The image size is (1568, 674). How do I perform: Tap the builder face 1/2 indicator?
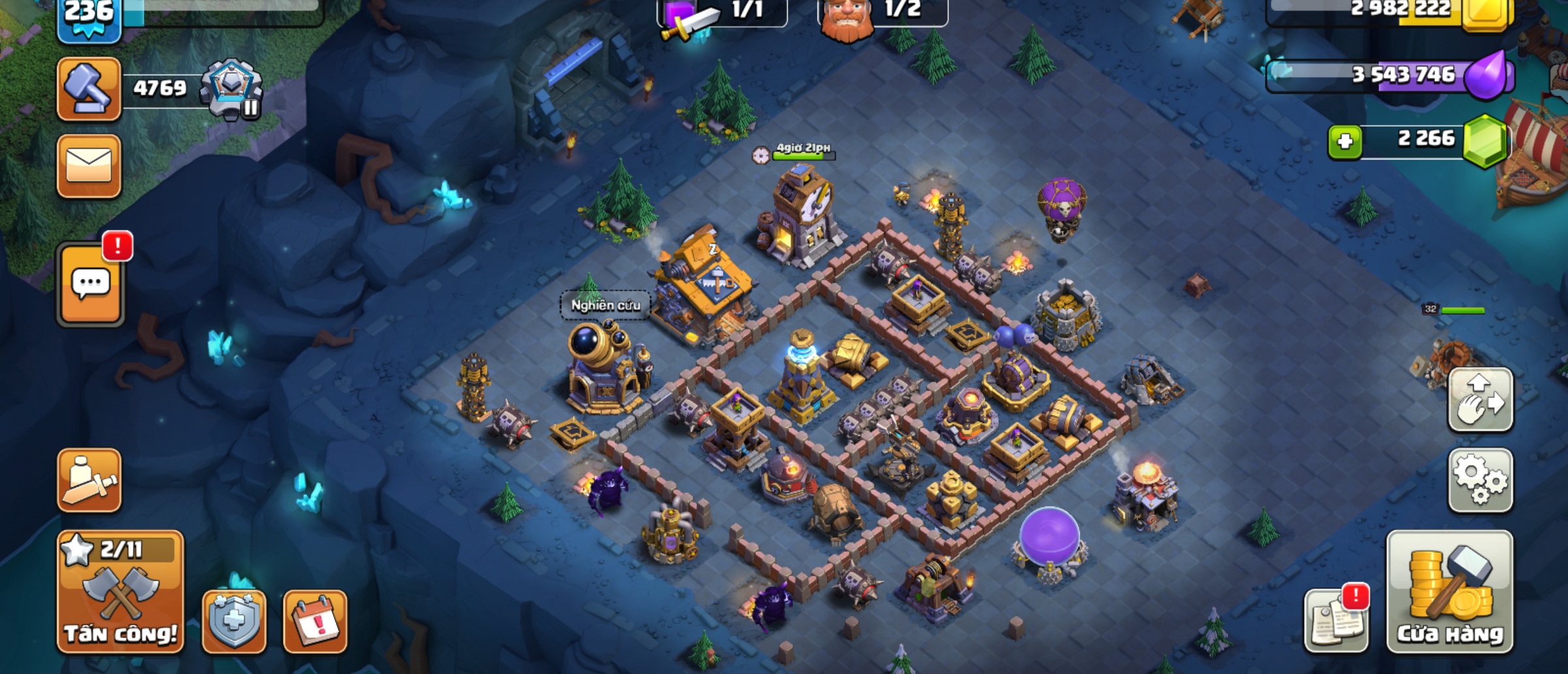pyautogui.click(x=882, y=12)
